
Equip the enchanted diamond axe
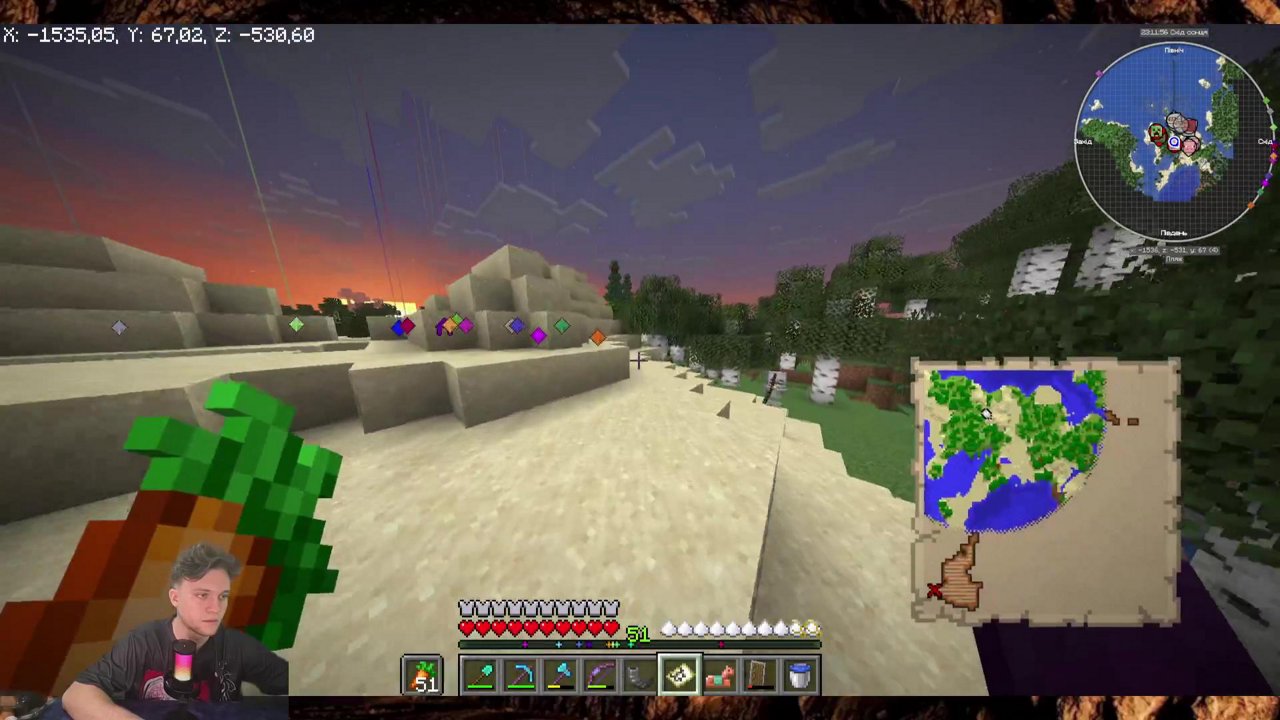coord(560,675)
